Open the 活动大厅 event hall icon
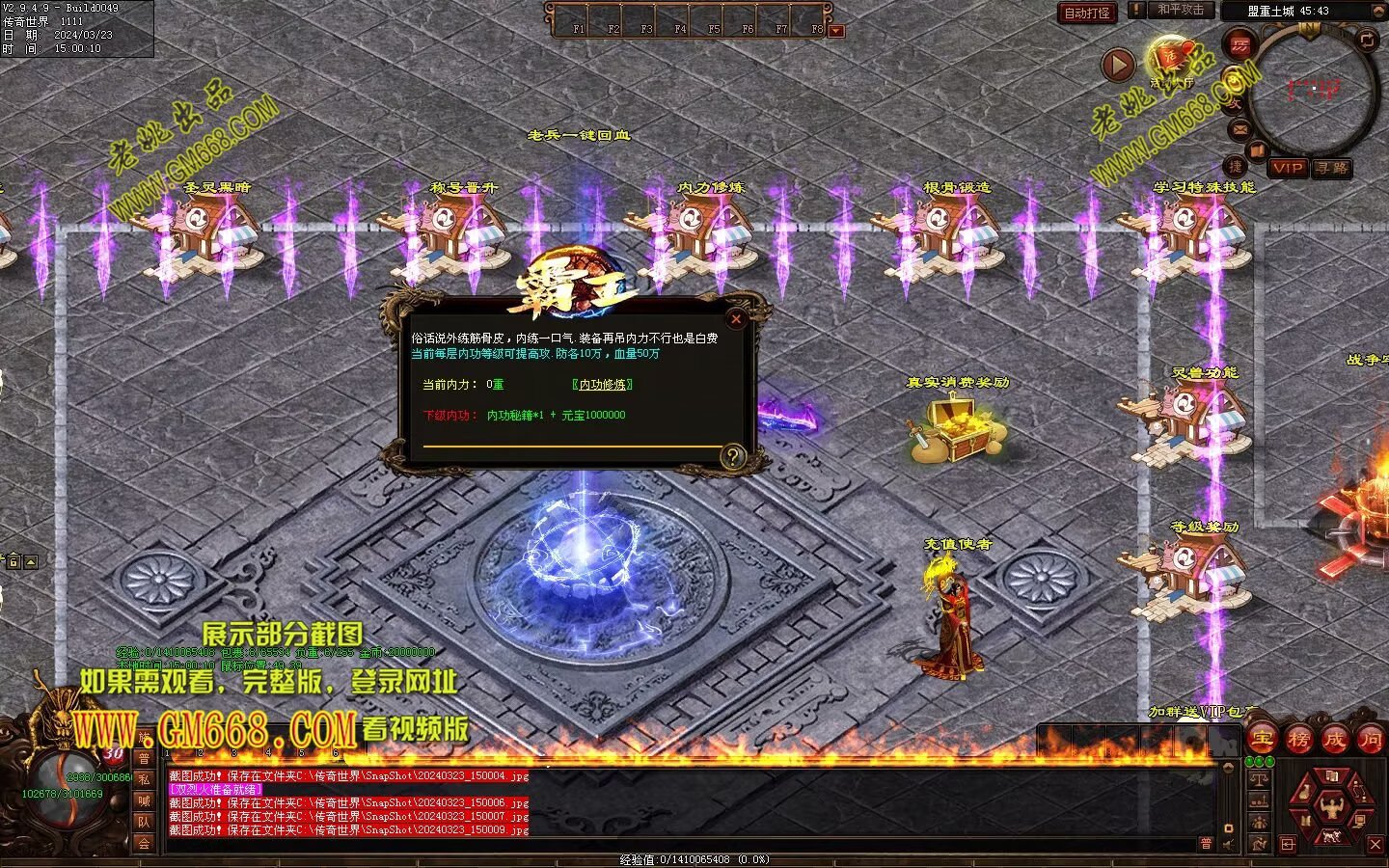This screenshot has width=1389, height=868. coord(1171,58)
